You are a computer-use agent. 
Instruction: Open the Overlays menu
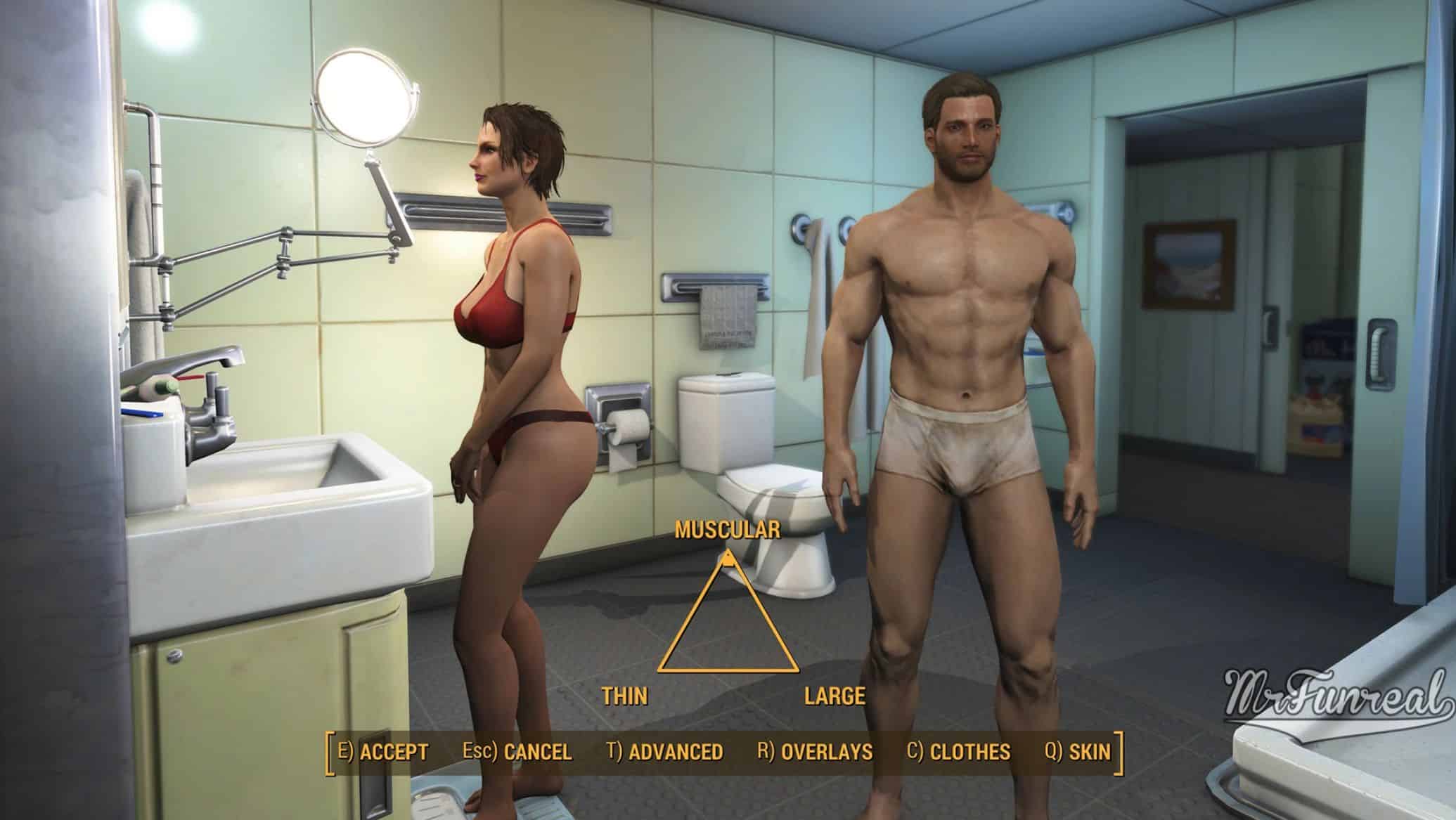815,752
